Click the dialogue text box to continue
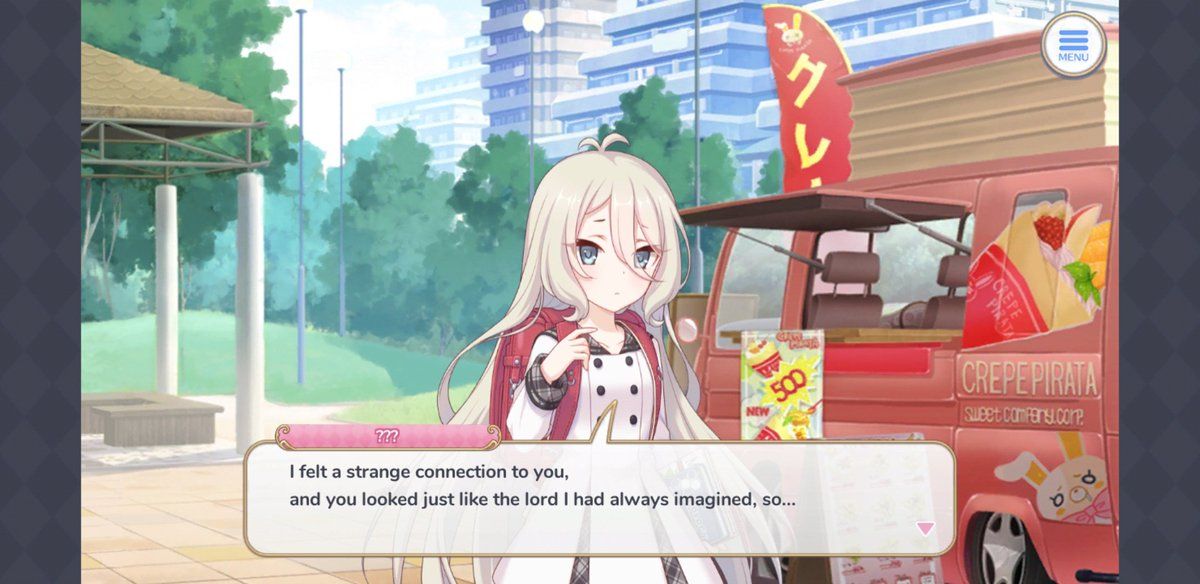The image size is (1200, 584). point(598,498)
